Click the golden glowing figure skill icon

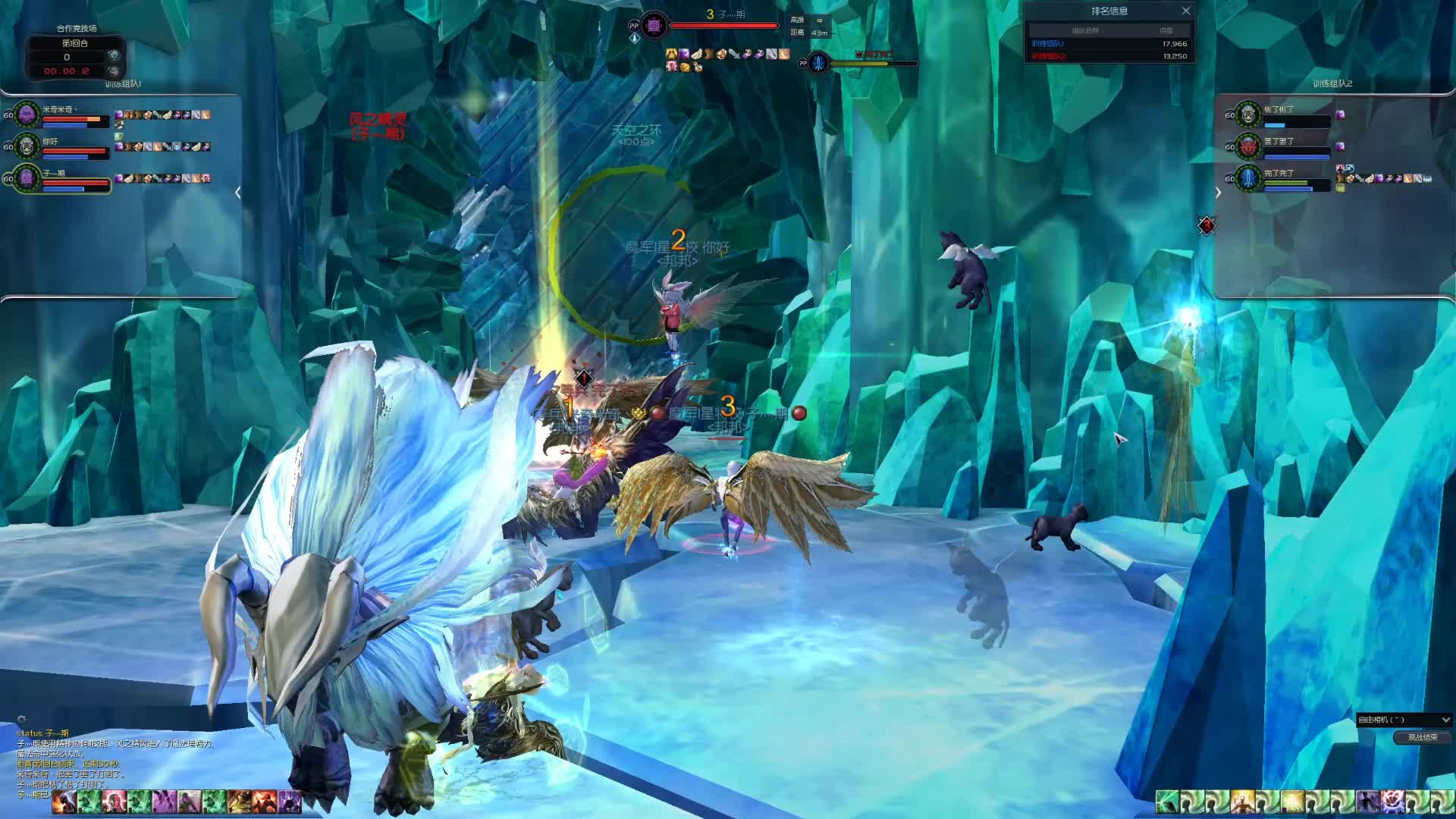click(x=1243, y=802)
